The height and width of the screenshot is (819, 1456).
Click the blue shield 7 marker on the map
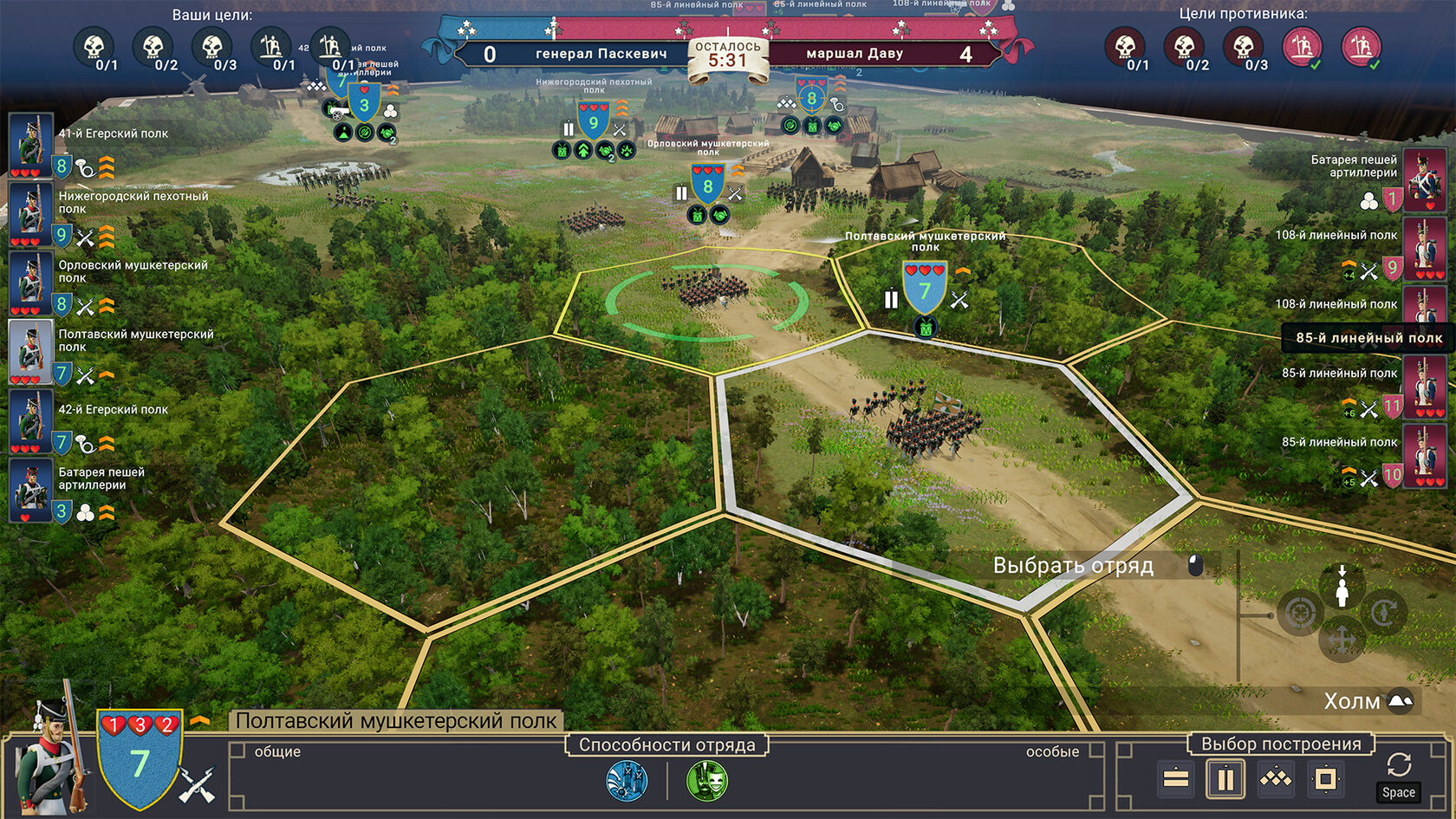click(x=925, y=289)
